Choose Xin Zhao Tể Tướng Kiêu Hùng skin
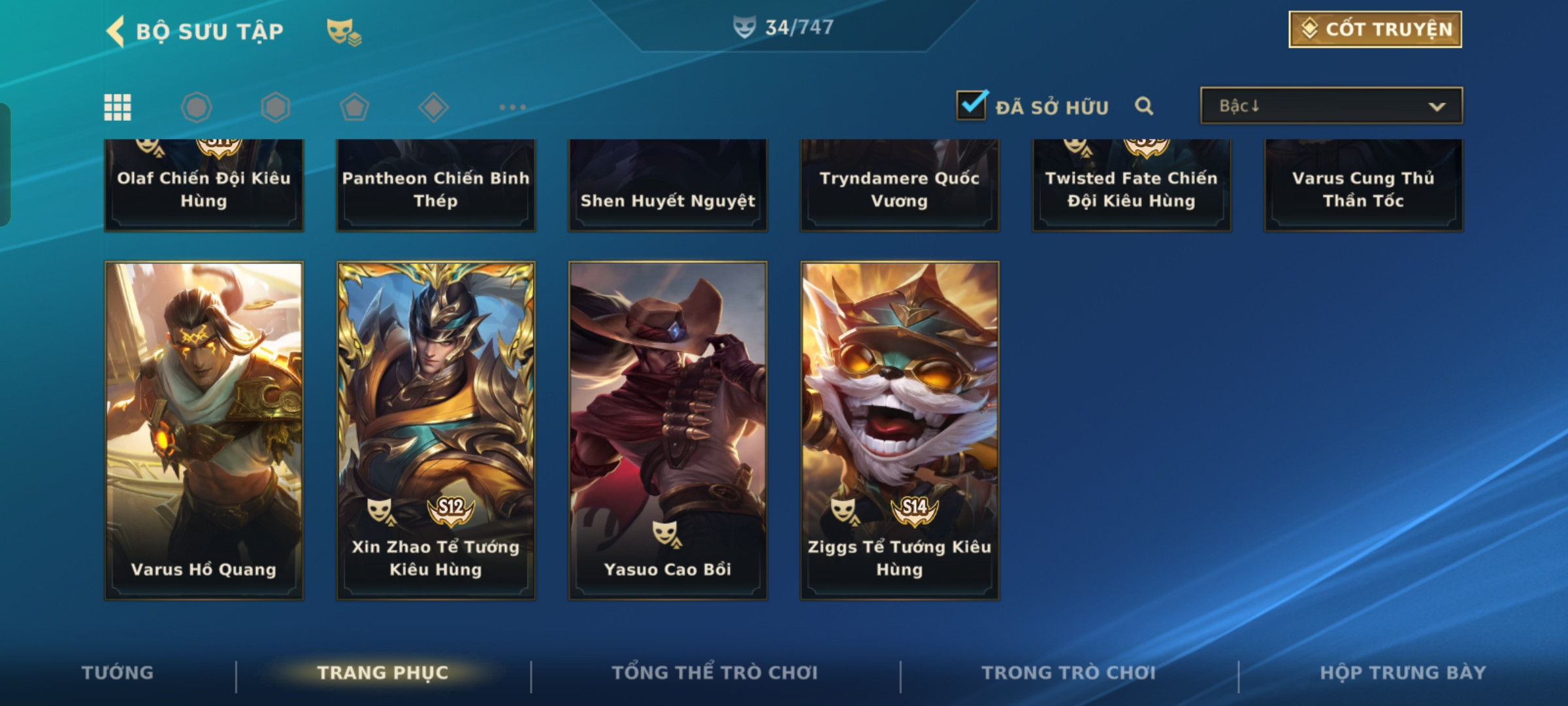Viewport: 1568px width, 706px height. point(436,430)
